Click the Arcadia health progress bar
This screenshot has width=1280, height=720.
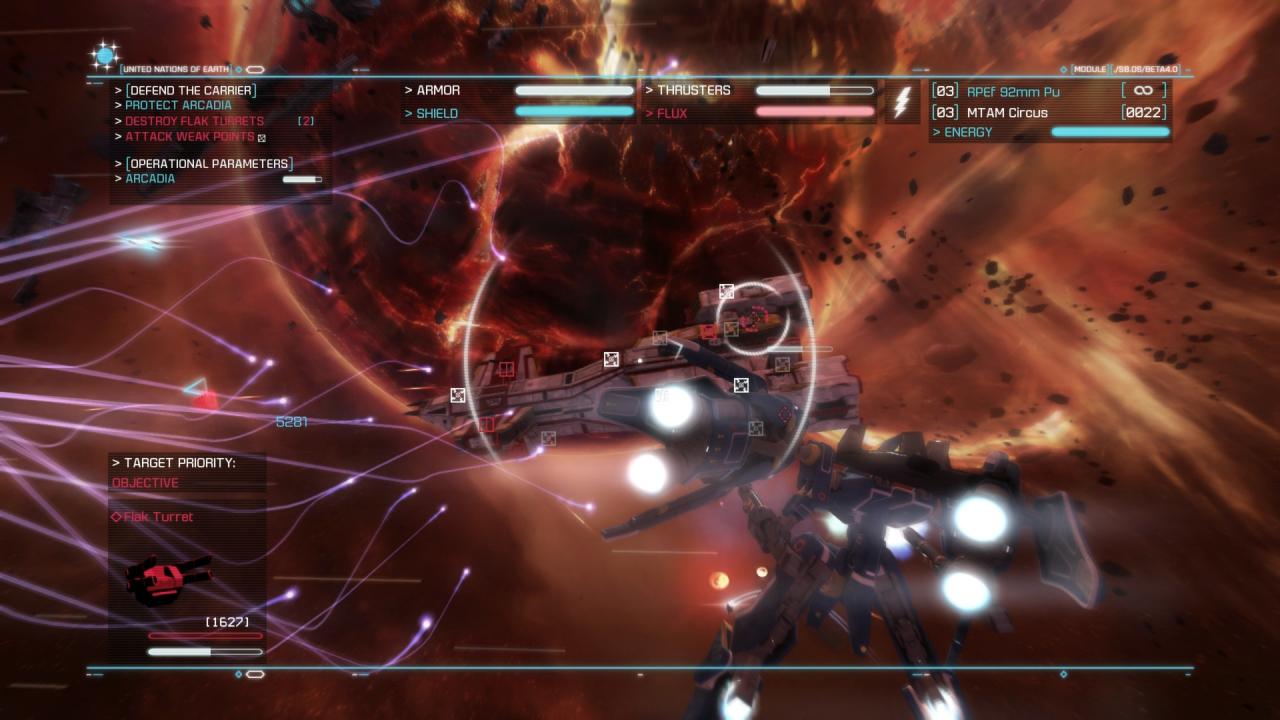coord(300,178)
